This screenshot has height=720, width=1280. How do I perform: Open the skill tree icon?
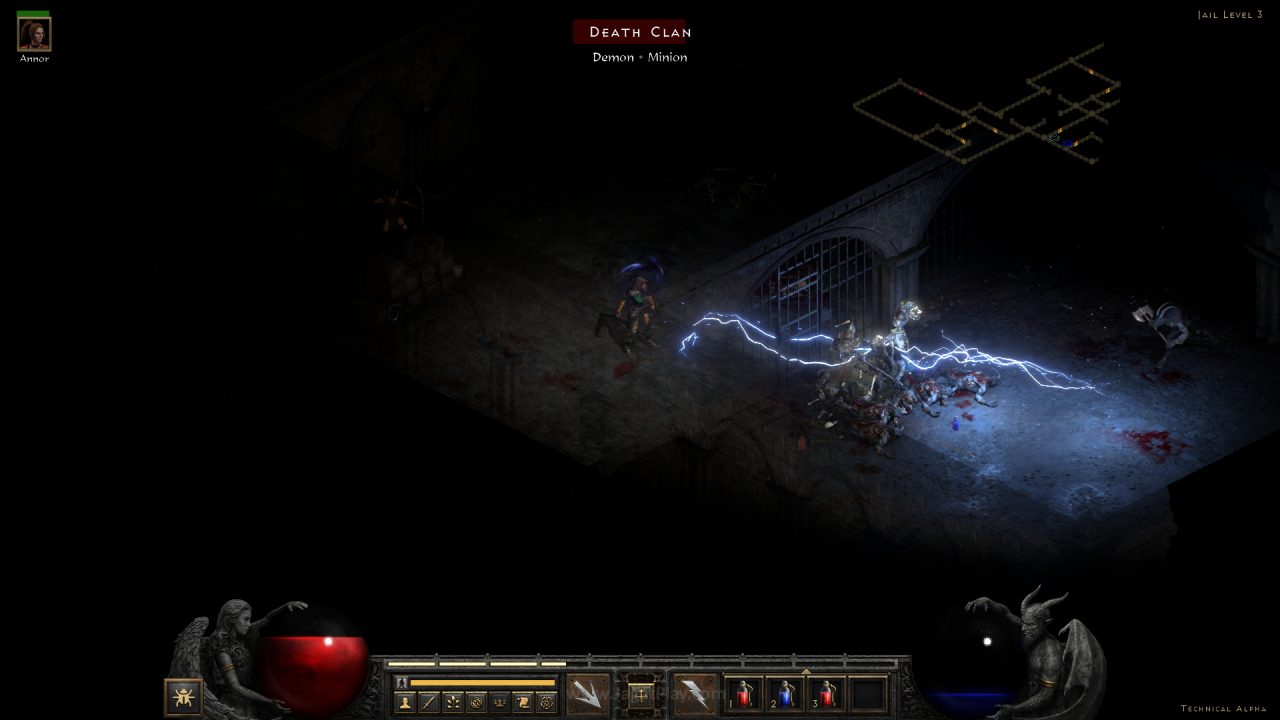pyautogui.click(x=453, y=702)
